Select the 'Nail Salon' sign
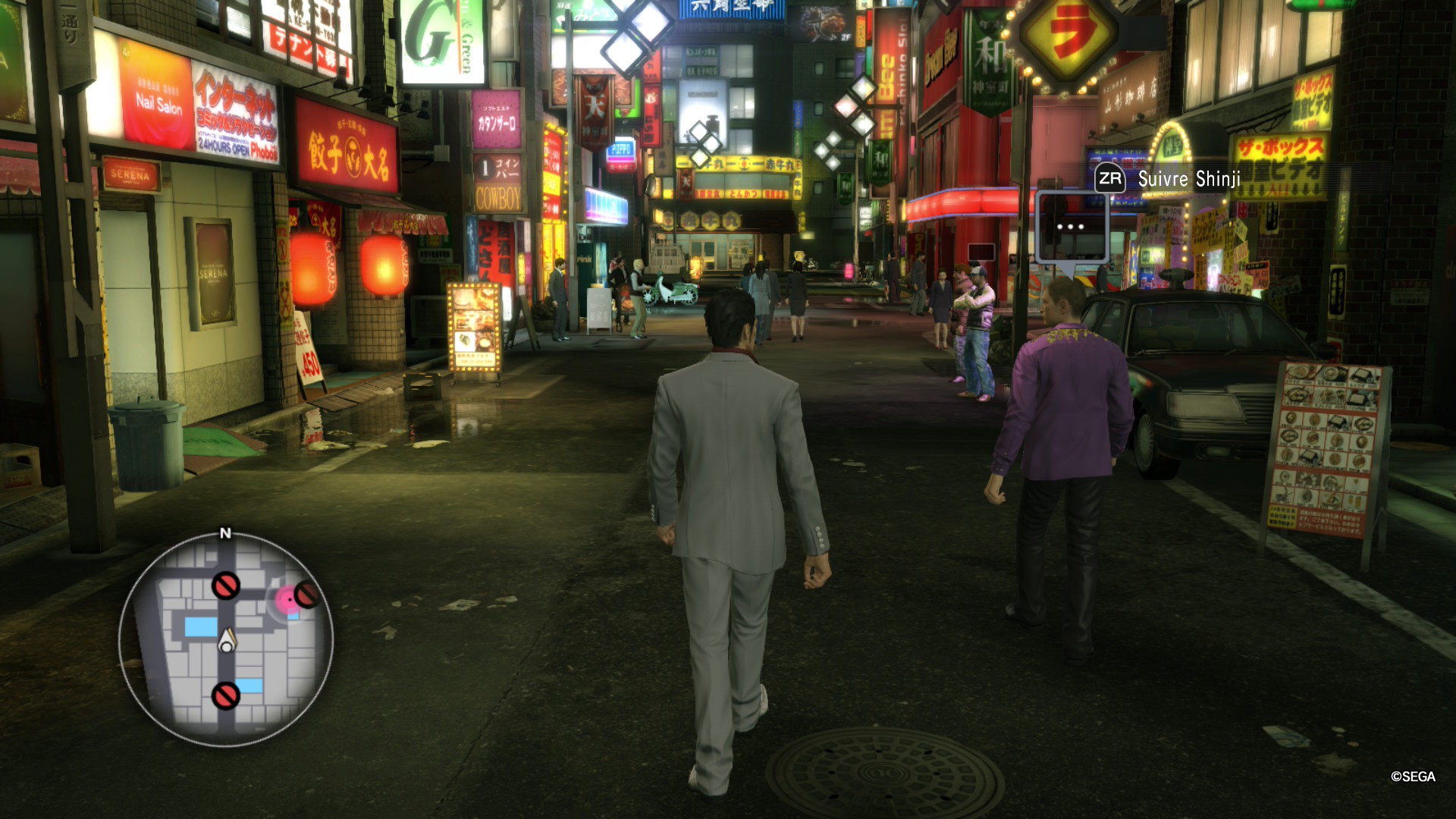The width and height of the screenshot is (1456, 819). pyautogui.click(x=161, y=105)
